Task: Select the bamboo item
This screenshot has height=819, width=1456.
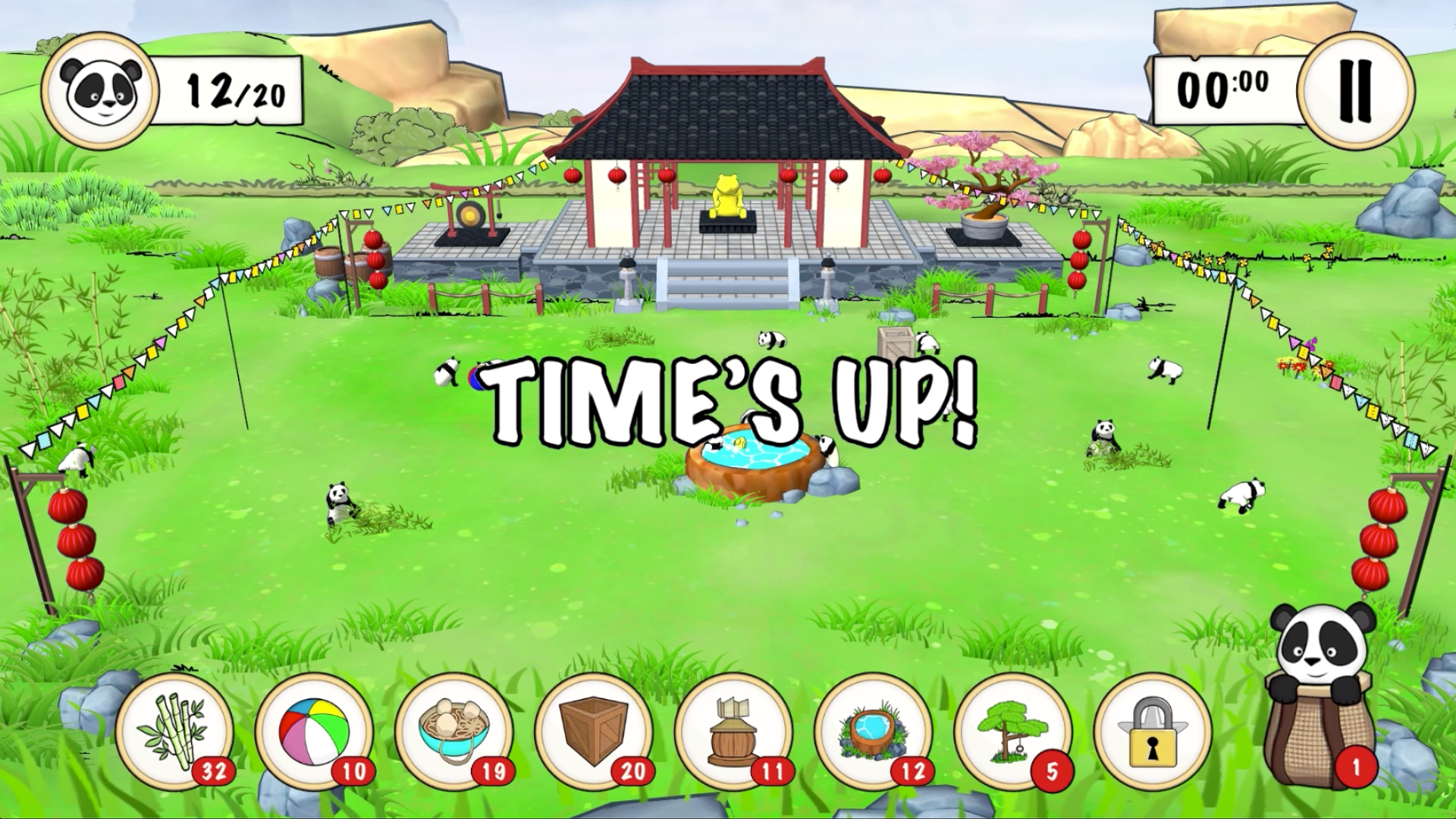Action: (174, 731)
